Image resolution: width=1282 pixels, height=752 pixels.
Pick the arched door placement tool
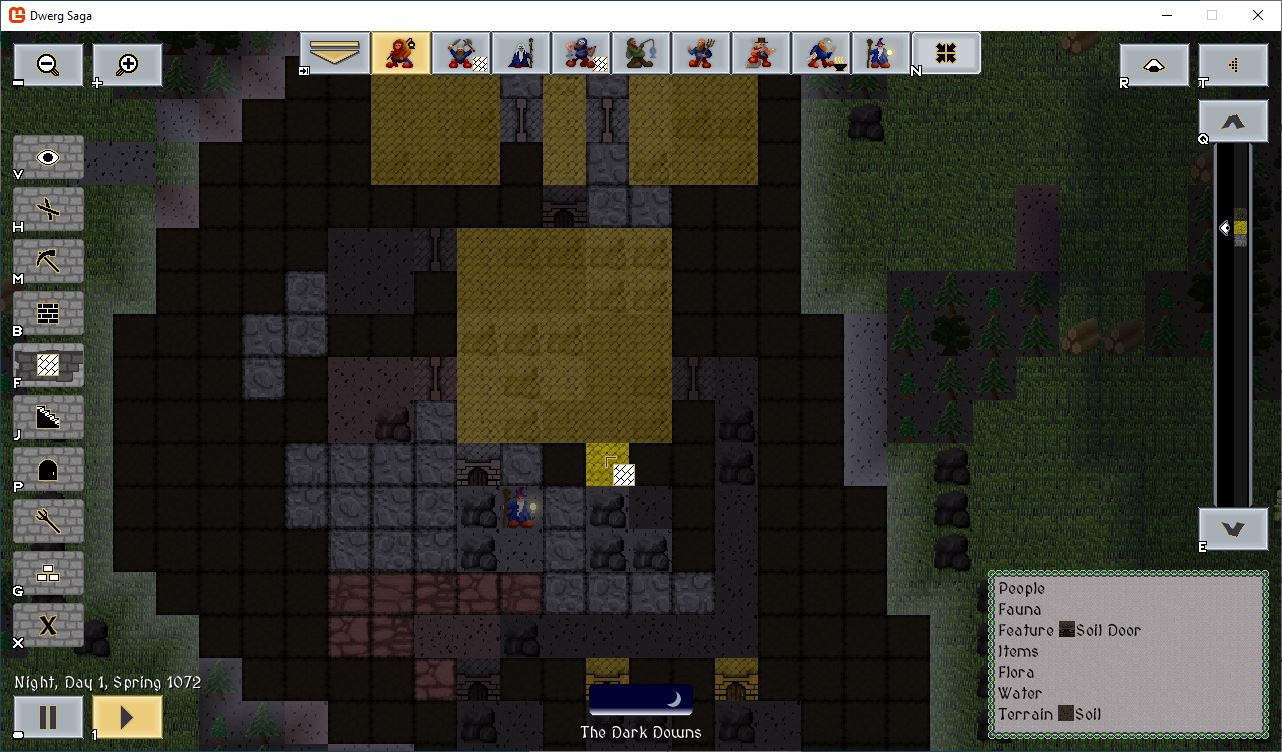[48, 469]
